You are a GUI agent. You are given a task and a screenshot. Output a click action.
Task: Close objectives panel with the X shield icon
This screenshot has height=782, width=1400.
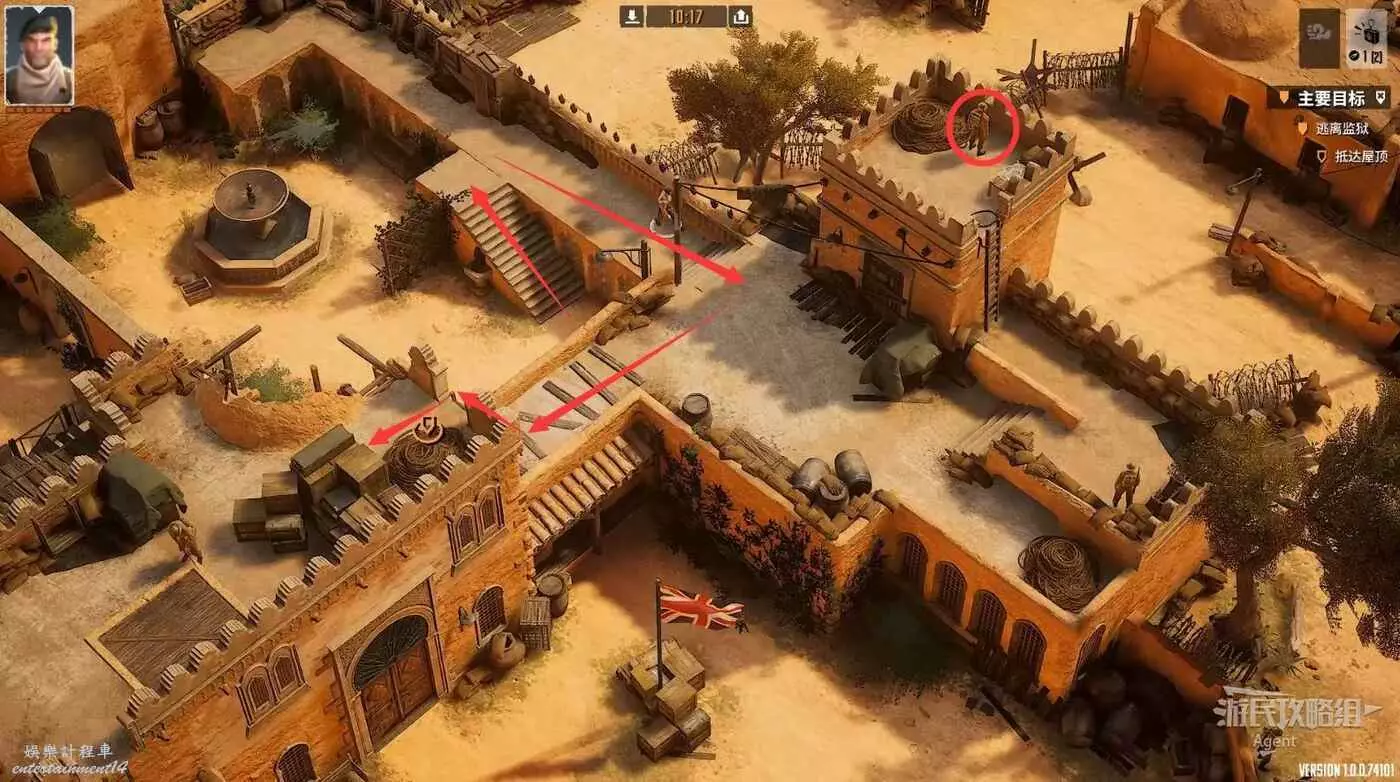(x=1381, y=98)
